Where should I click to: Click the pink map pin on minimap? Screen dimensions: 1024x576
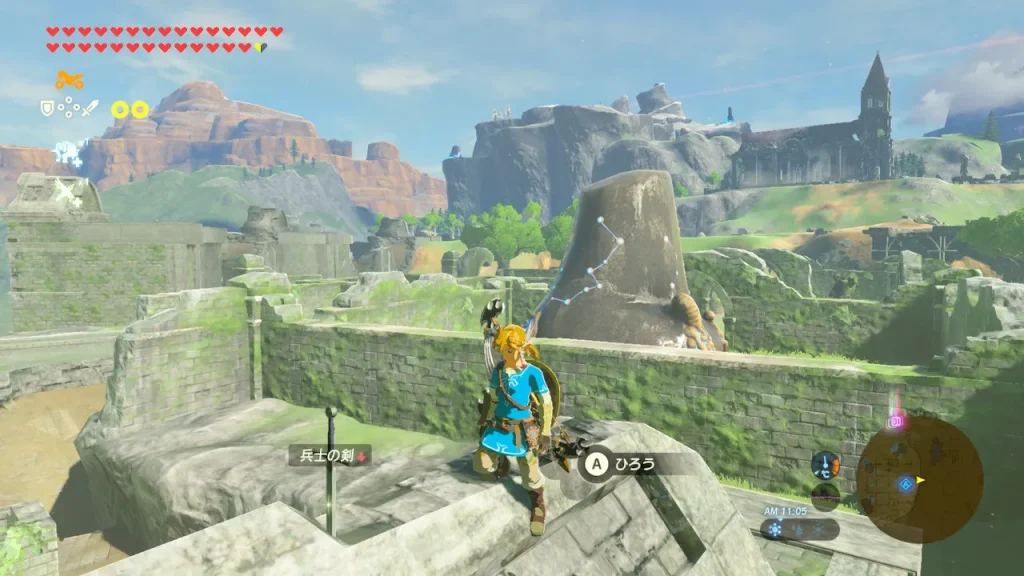click(x=897, y=422)
